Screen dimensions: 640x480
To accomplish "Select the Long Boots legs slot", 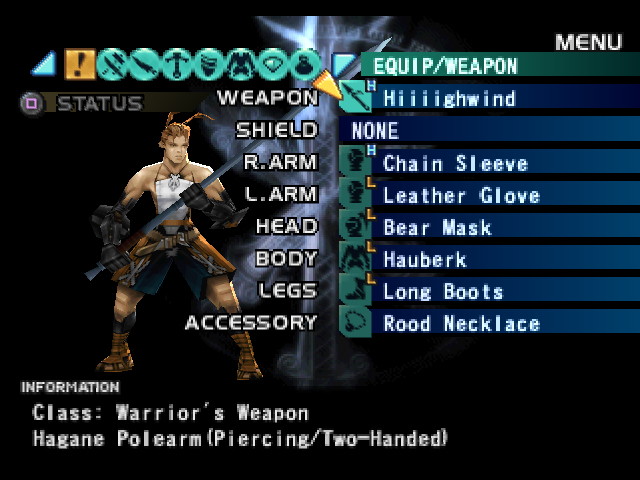I will (x=443, y=291).
